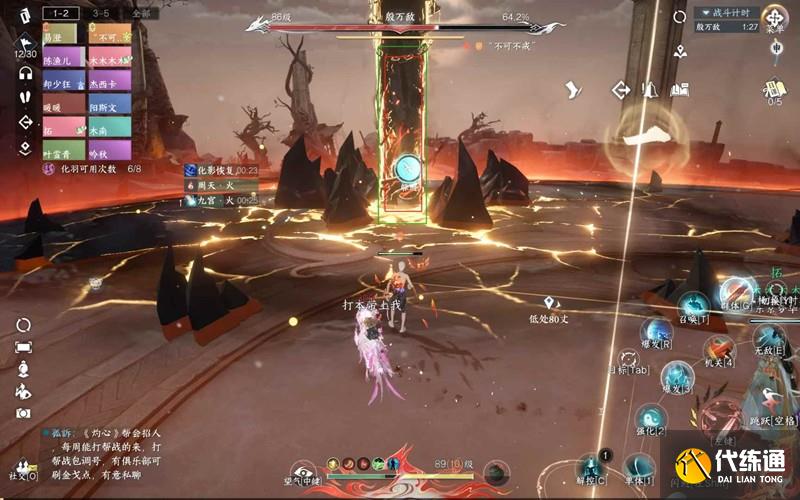The width and height of the screenshot is (800, 500).
Task: Activate the 召唤 summon skill
Action: click(x=693, y=305)
